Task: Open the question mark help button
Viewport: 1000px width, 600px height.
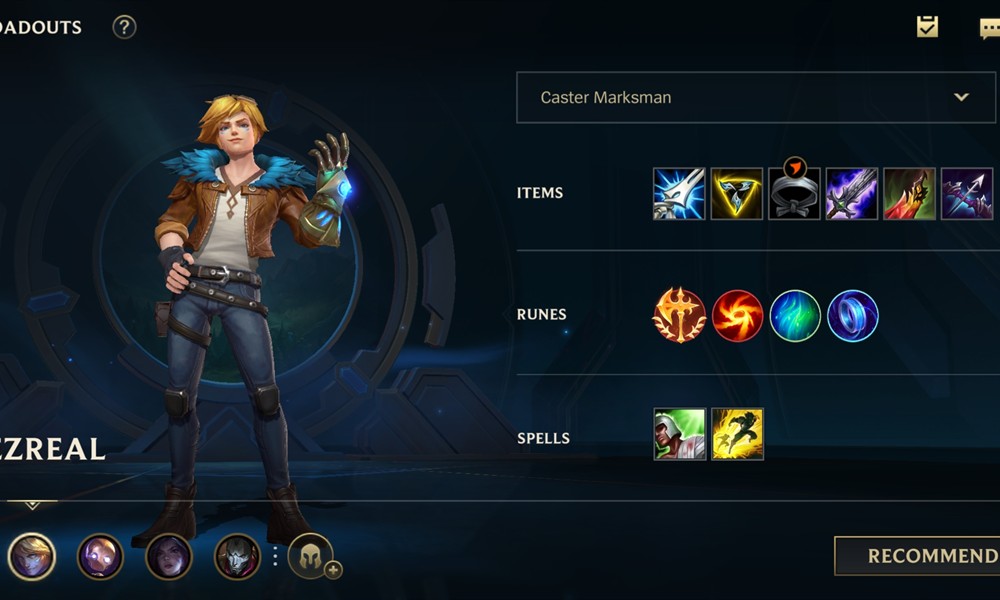Action: pyautogui.click(x=124, y=27)
